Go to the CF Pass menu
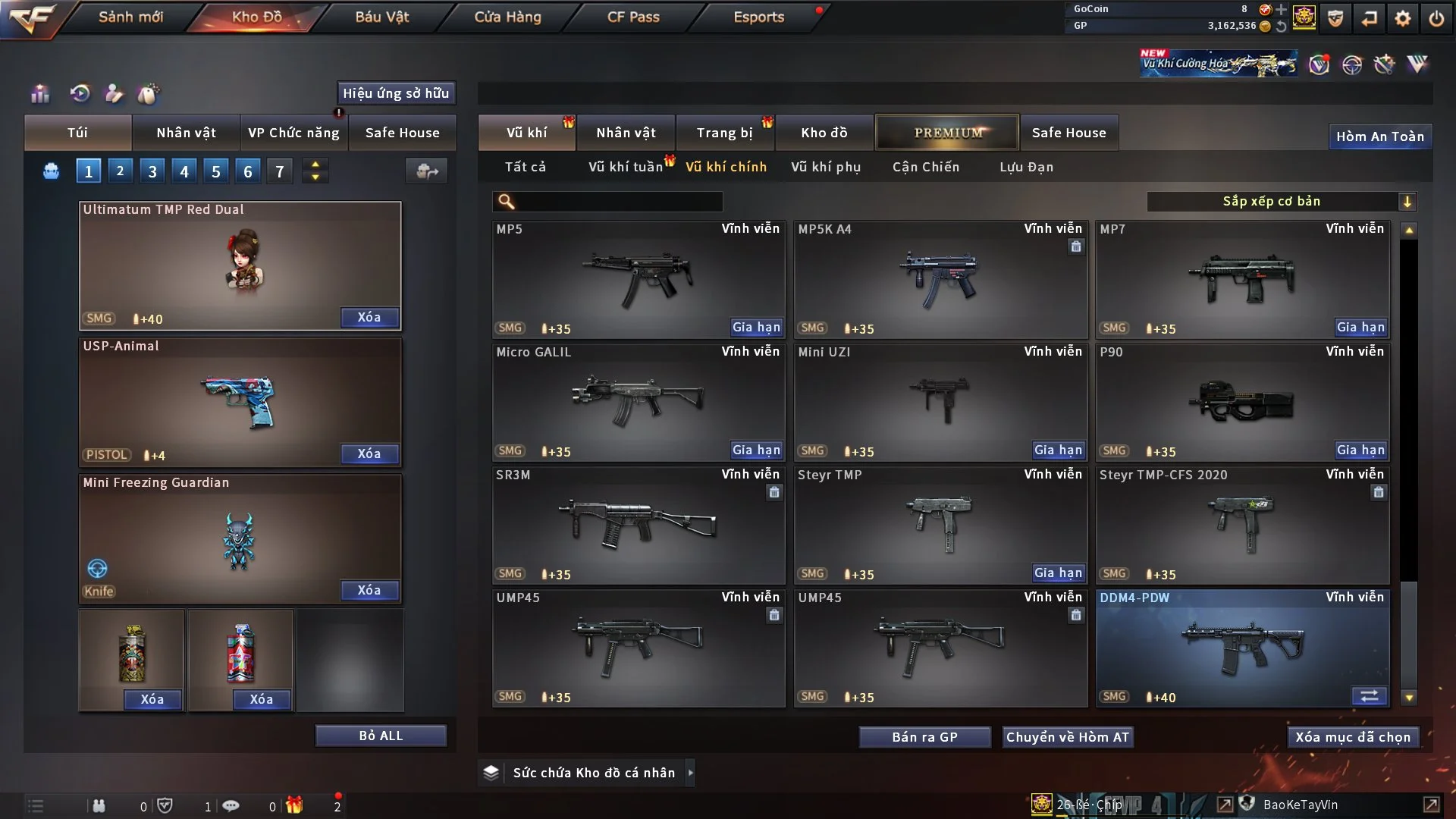The height and width of the screenshot is (819, 1456). [633, 17]
